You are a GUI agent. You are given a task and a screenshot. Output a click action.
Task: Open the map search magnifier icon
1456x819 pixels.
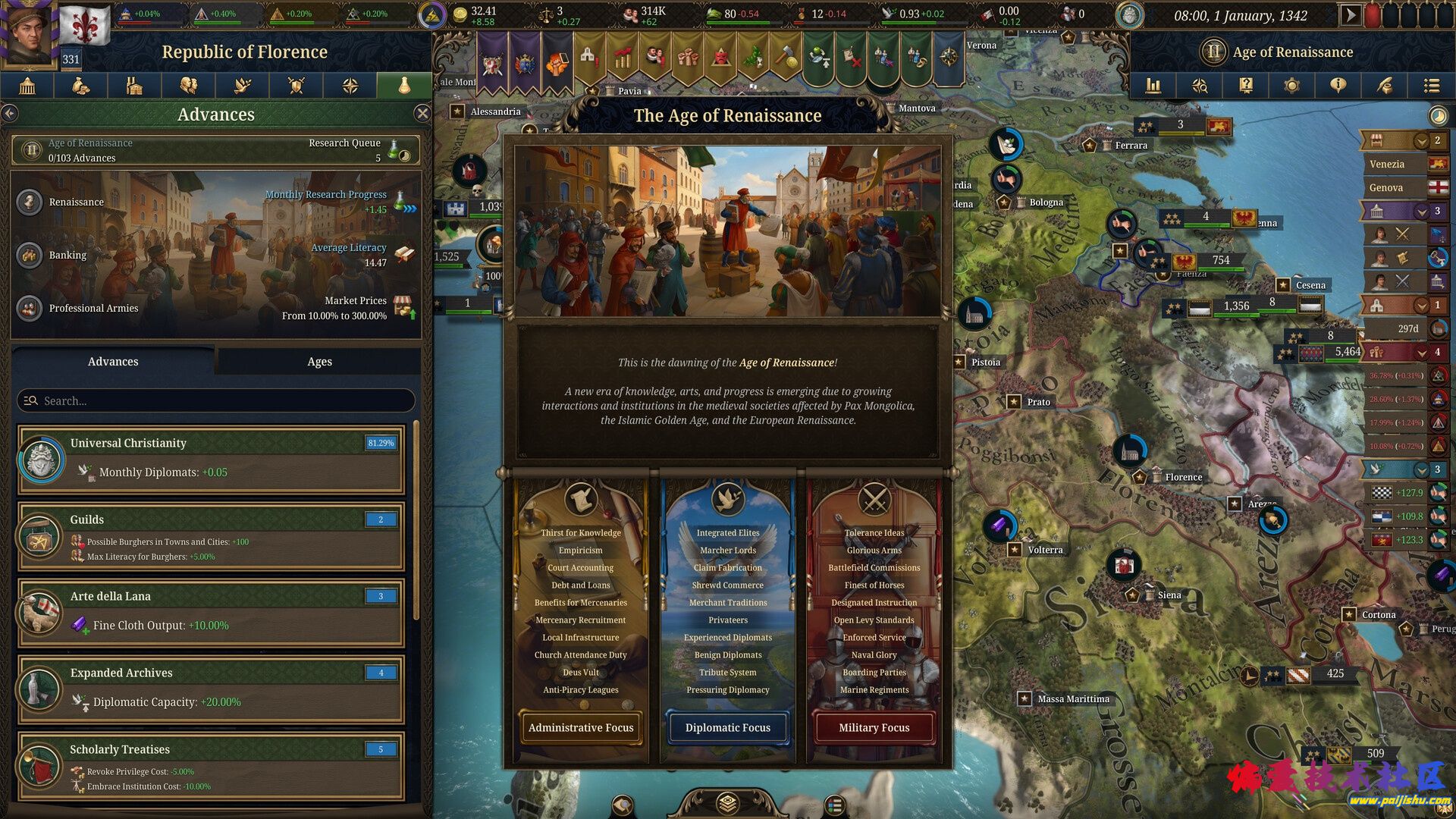click(x=1199, y=86)
